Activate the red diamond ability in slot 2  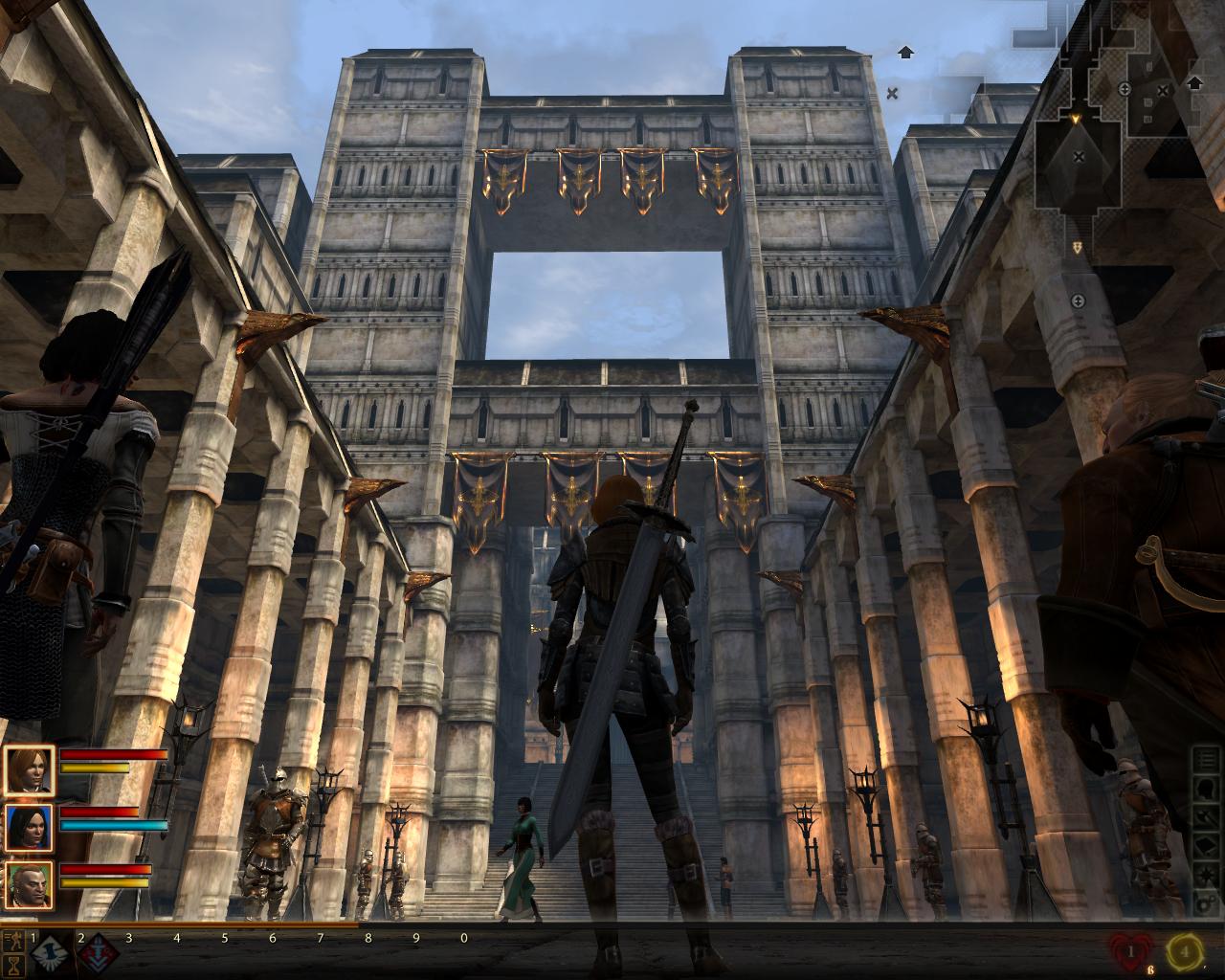tap(98, 953)
